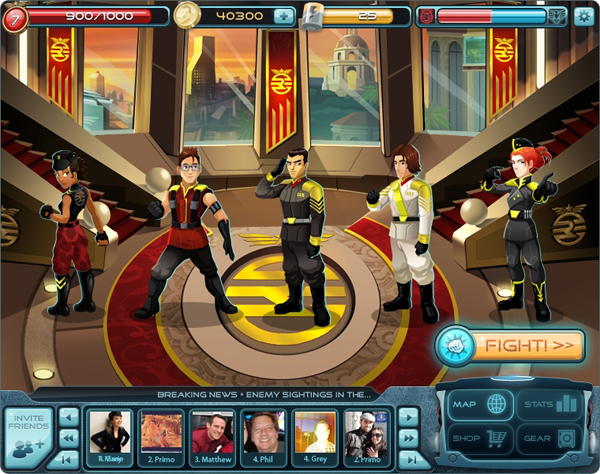Open settings with the gear icon
This screenshot has width=600, height=474.
click(x=584, y=16)
